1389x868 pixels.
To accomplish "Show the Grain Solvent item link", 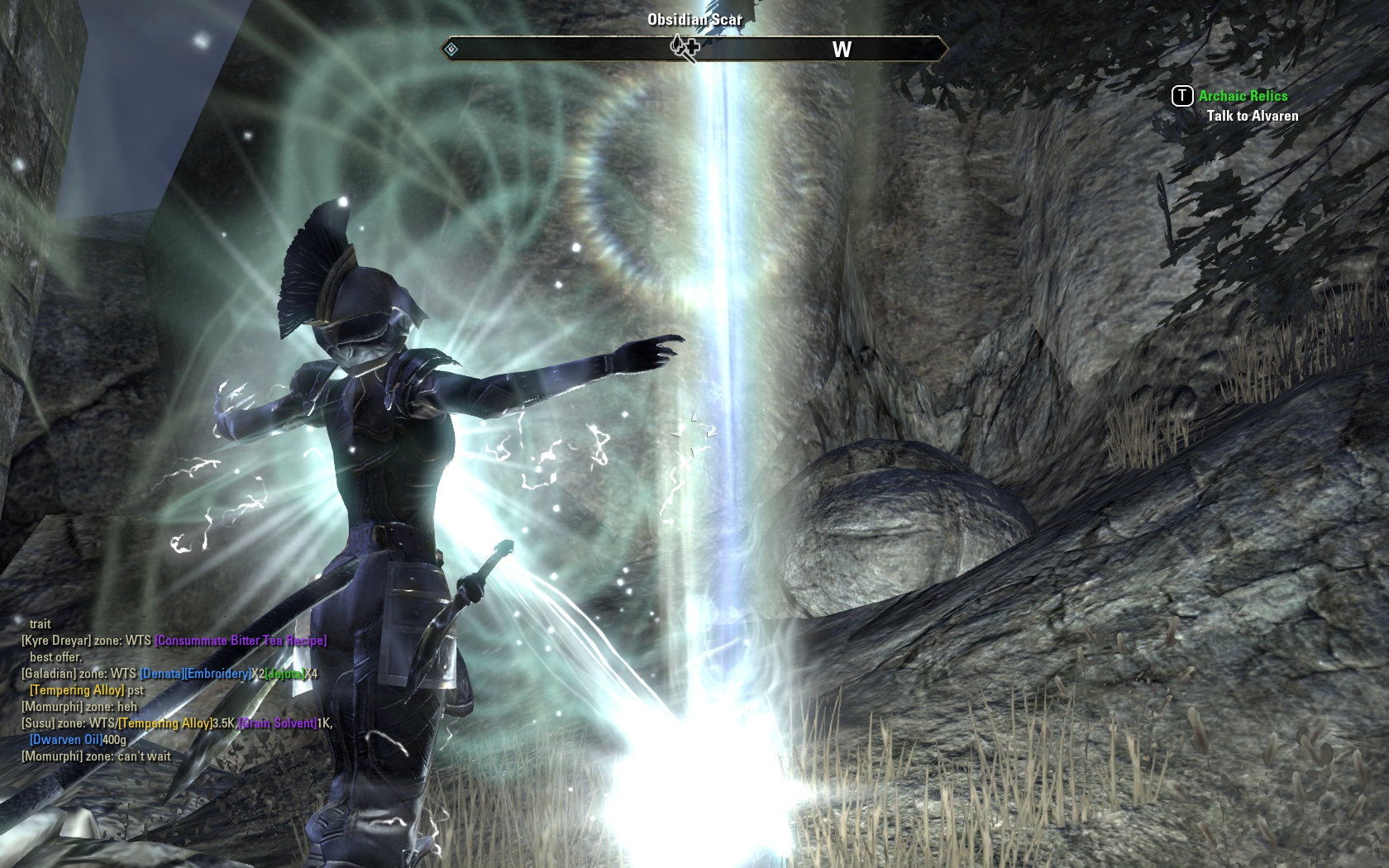I will tap(279, 723).
